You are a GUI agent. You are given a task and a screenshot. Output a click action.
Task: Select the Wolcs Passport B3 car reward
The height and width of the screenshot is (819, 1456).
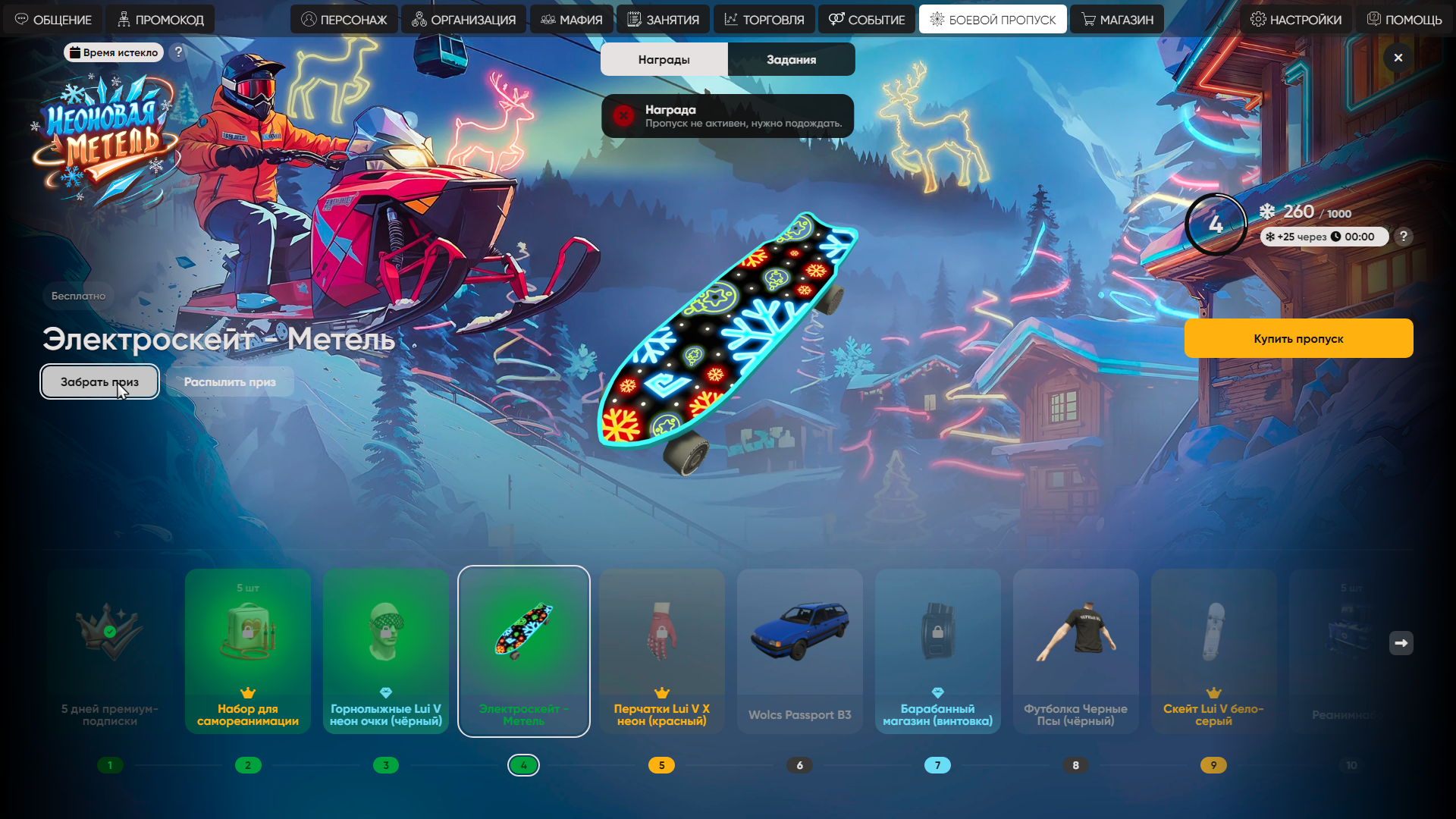[799, 651]
